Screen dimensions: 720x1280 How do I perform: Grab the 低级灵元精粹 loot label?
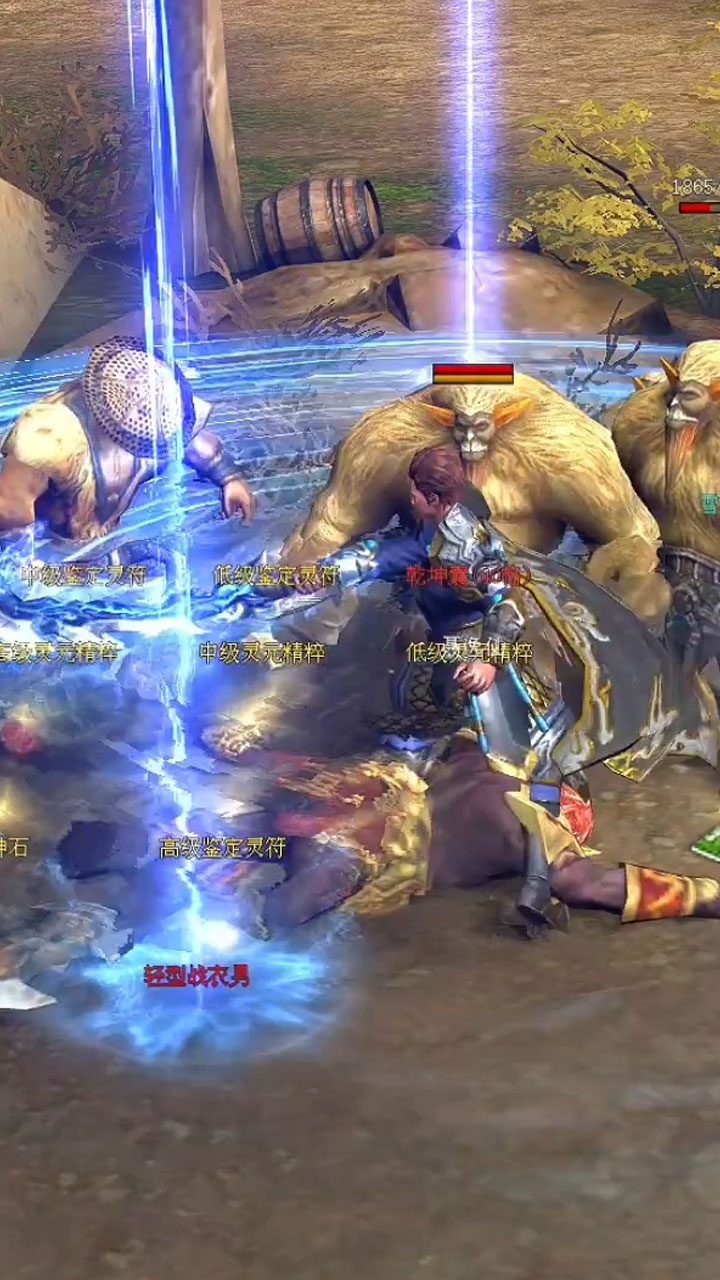[469, 652]
